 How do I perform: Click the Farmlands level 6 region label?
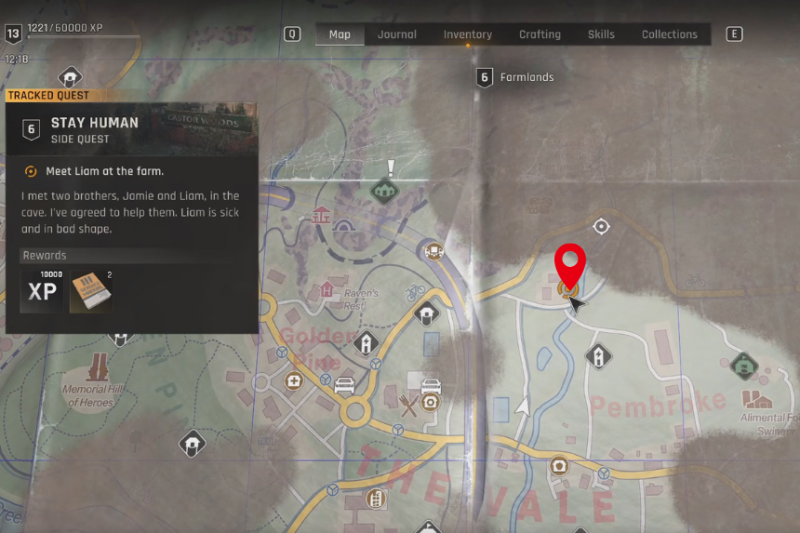point(516,77)
